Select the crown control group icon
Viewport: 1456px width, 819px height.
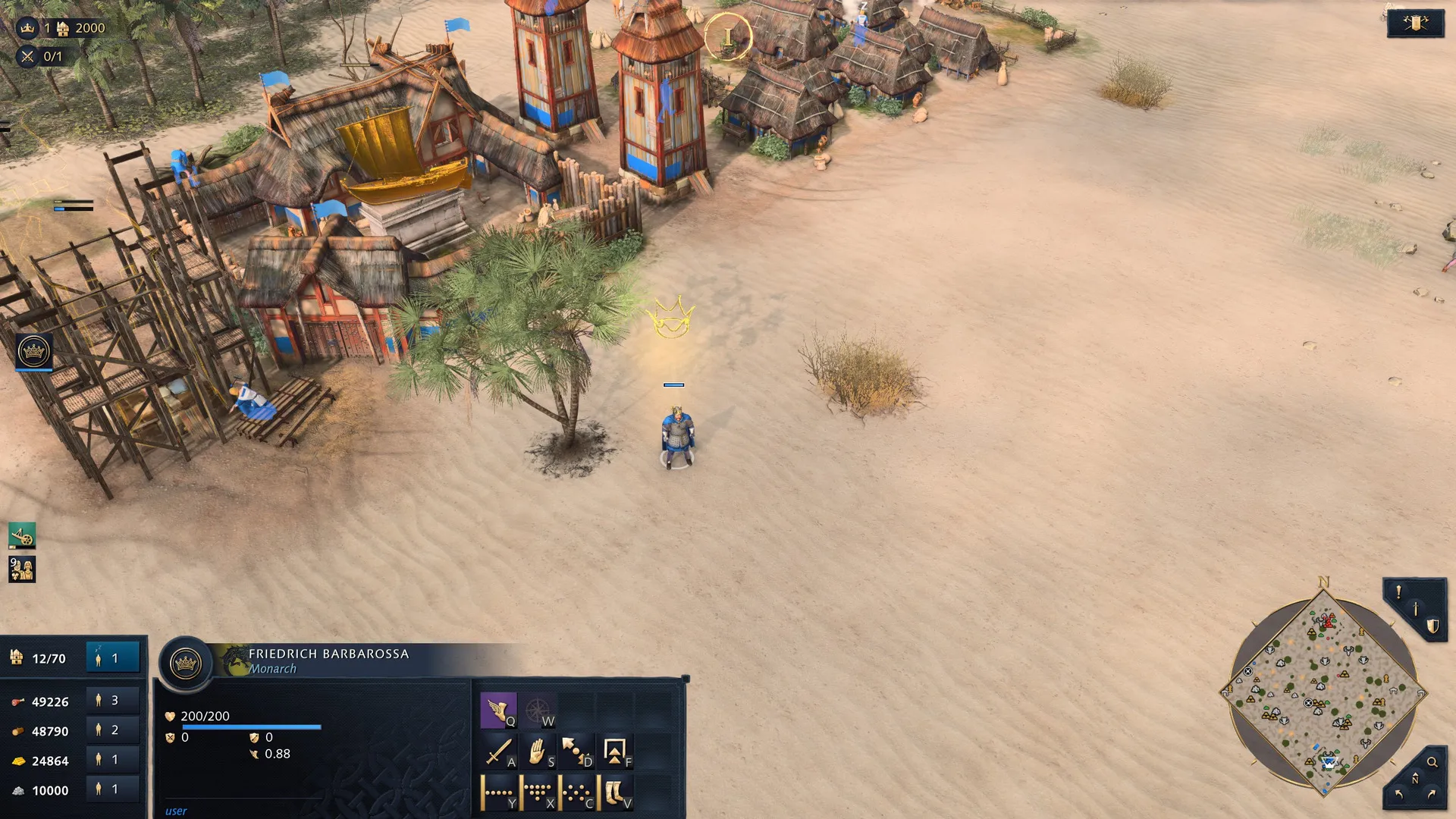(33, 352)
